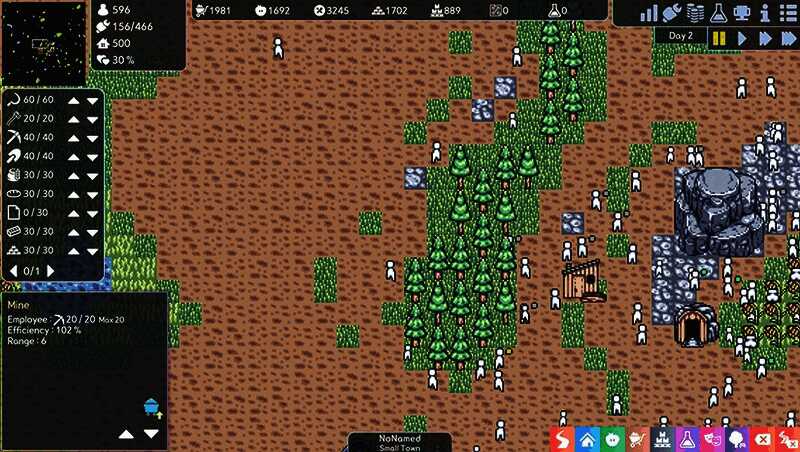Viewport: 800px width, 452px height.
Task: Select the house building category
Action: click(x=587, y=439)
